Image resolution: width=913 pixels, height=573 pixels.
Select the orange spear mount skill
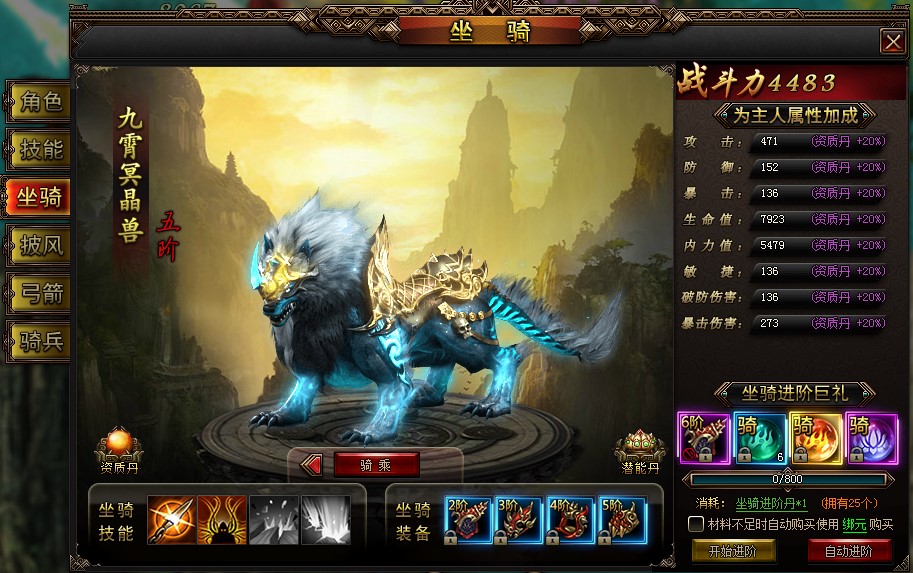[171, 520]
